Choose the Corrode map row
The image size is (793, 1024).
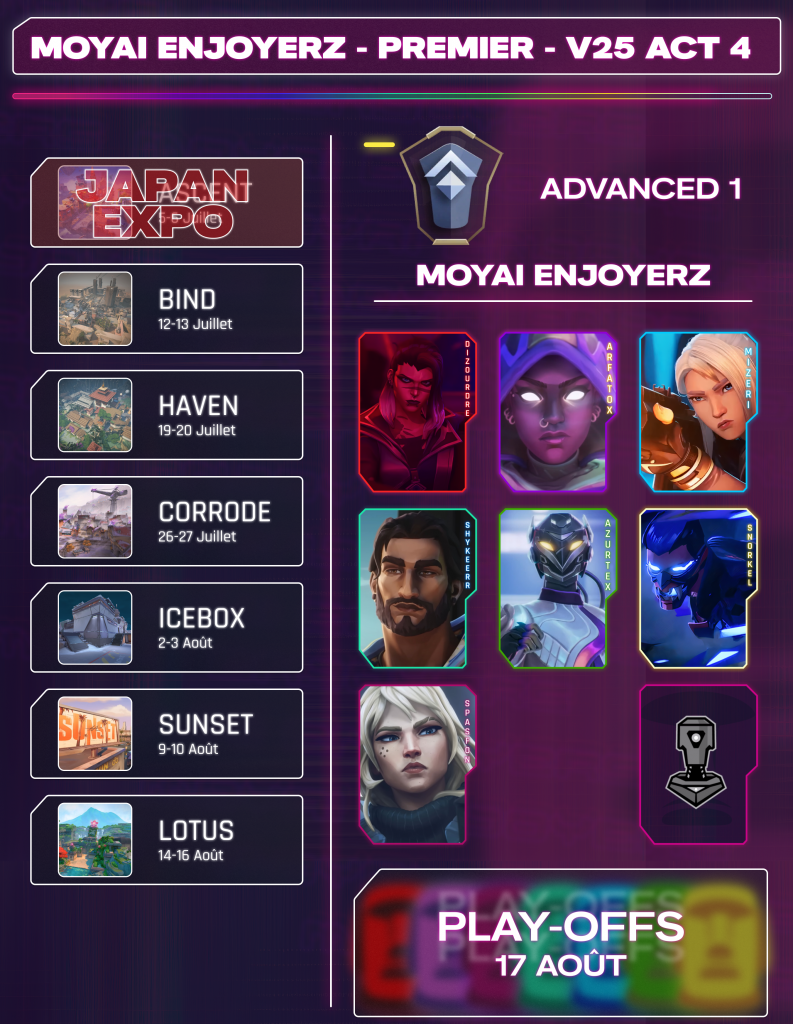(167, 521)
